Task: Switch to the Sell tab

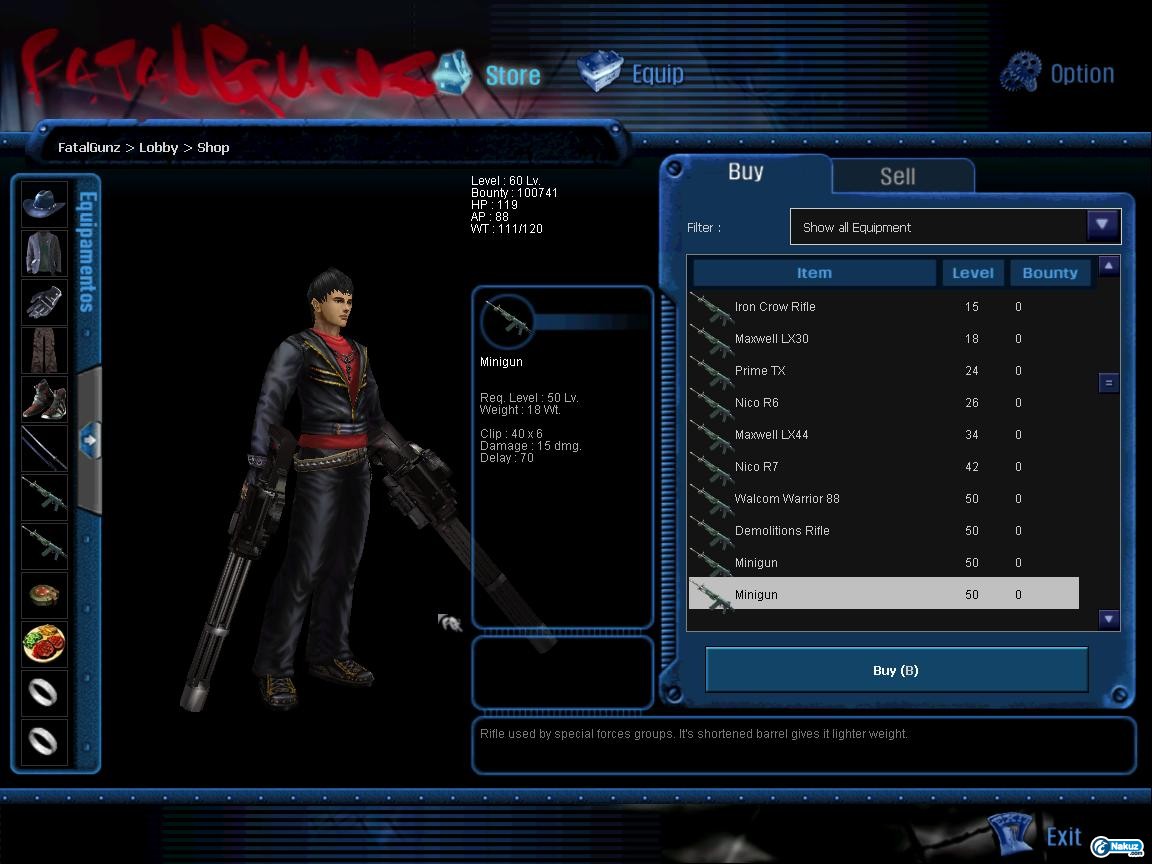Action: point(897,176)
